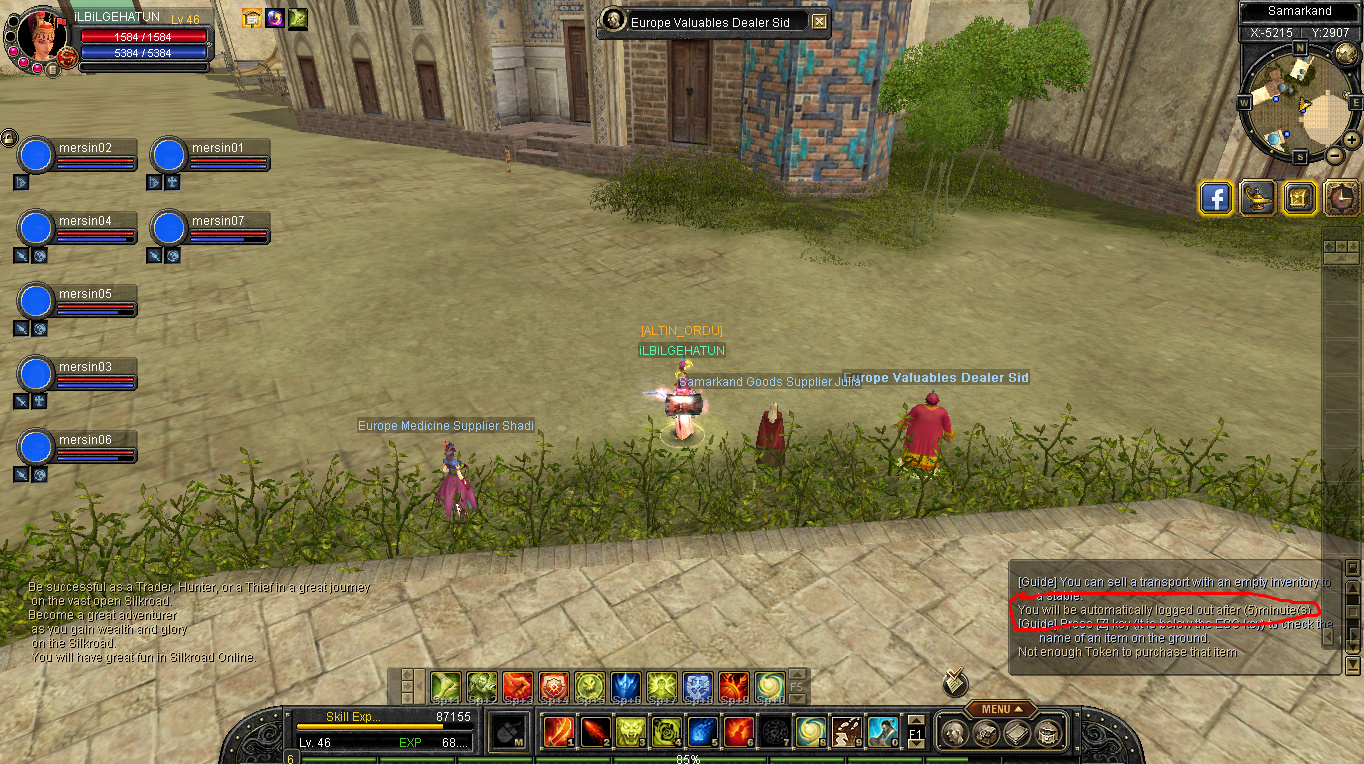Image resolution: width=1364 pixels, height=764 pixels.
Task: Open the character head icon in the menu bar
Action: click(956, 733)
